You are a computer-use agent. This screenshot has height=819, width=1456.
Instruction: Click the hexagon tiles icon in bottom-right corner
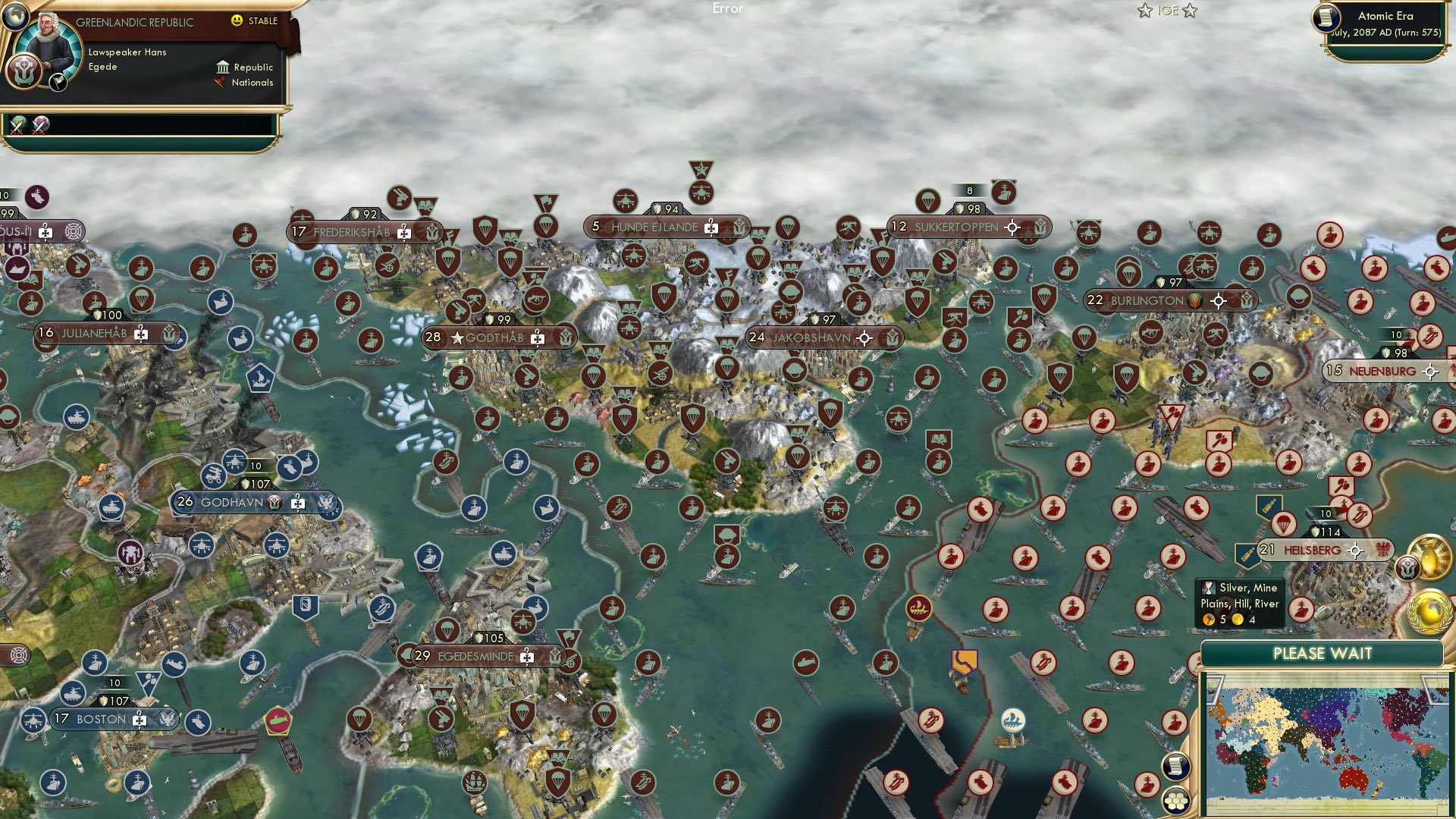coord(1175,800)
